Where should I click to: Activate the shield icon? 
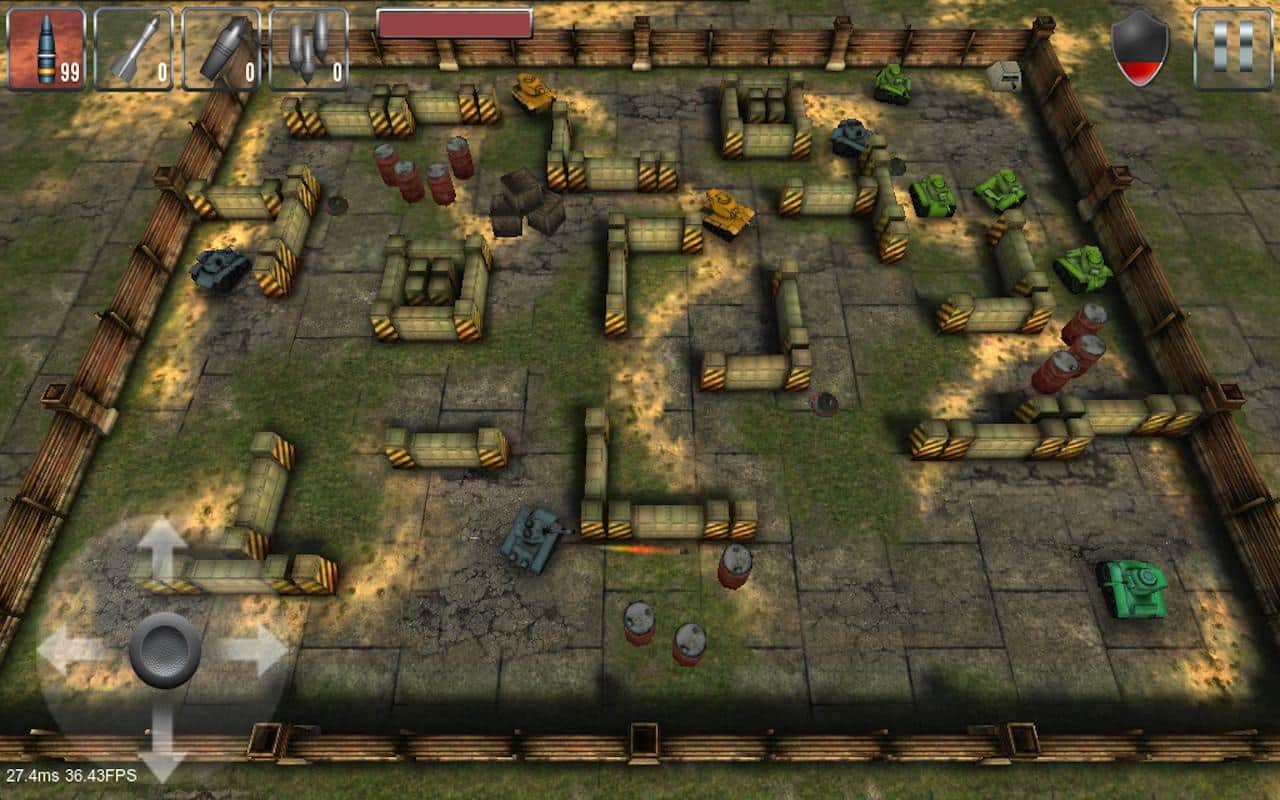[x=1140, y=48]
